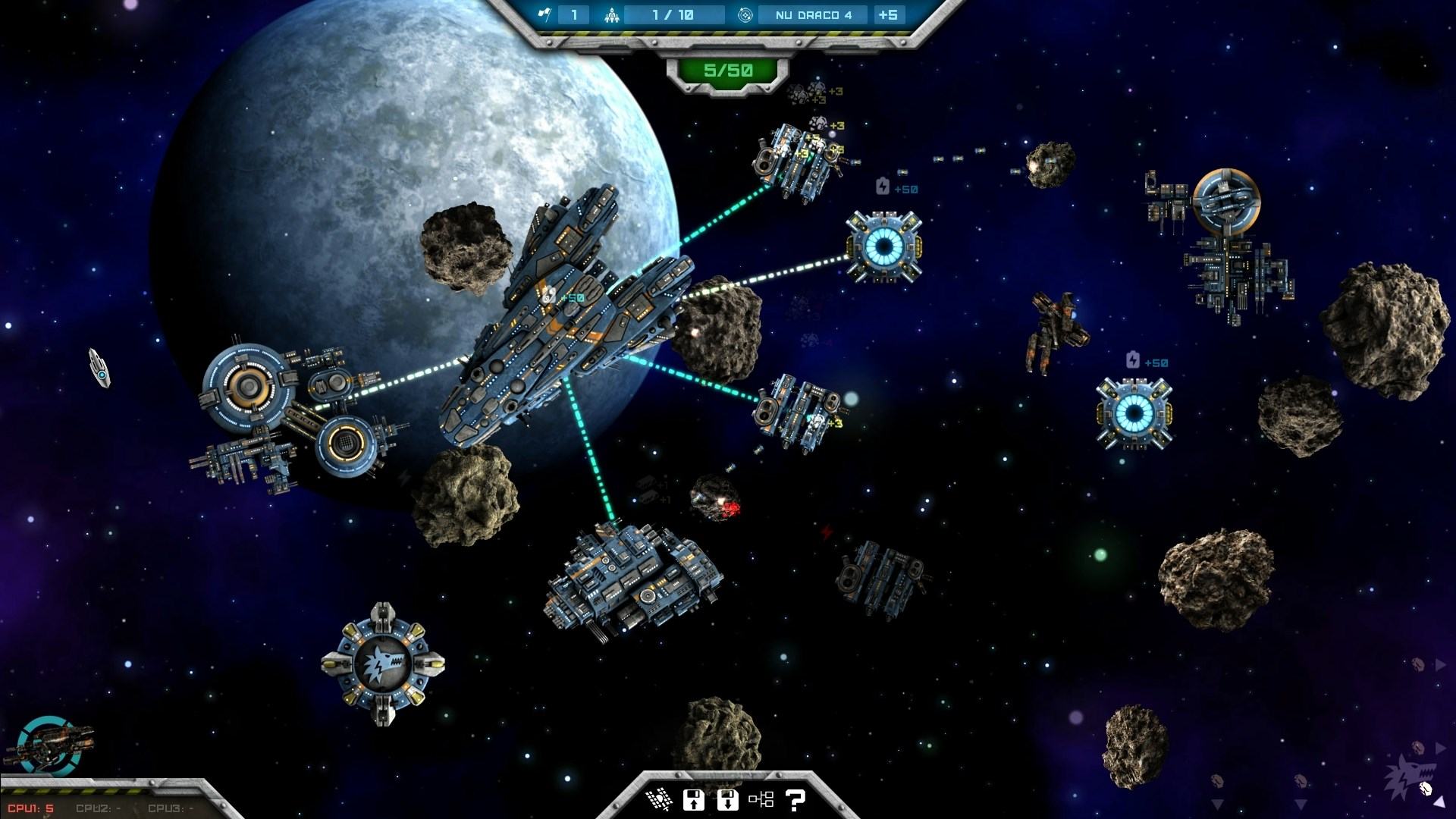Click the floppy disk up-arrow icon
1456x819 pixels.
coord(693,799)
